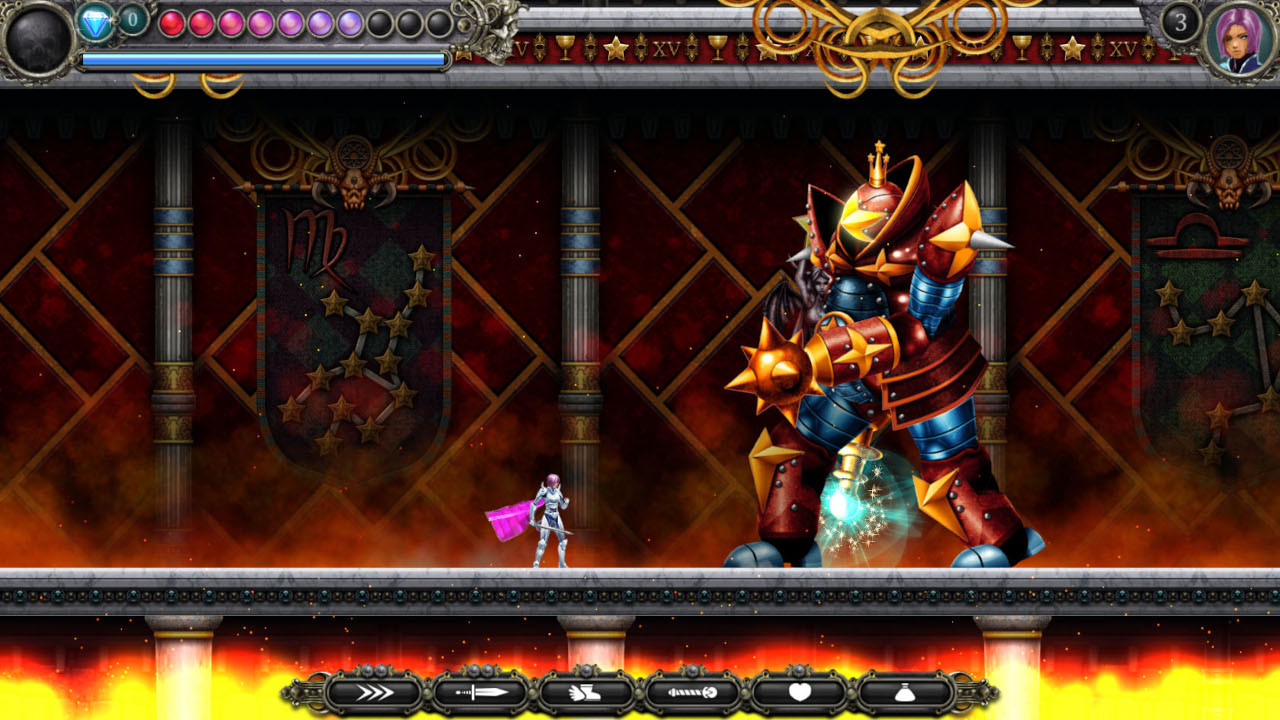
Task: Toggle the purple orb in the gauge
Action: tap(320, 22)
